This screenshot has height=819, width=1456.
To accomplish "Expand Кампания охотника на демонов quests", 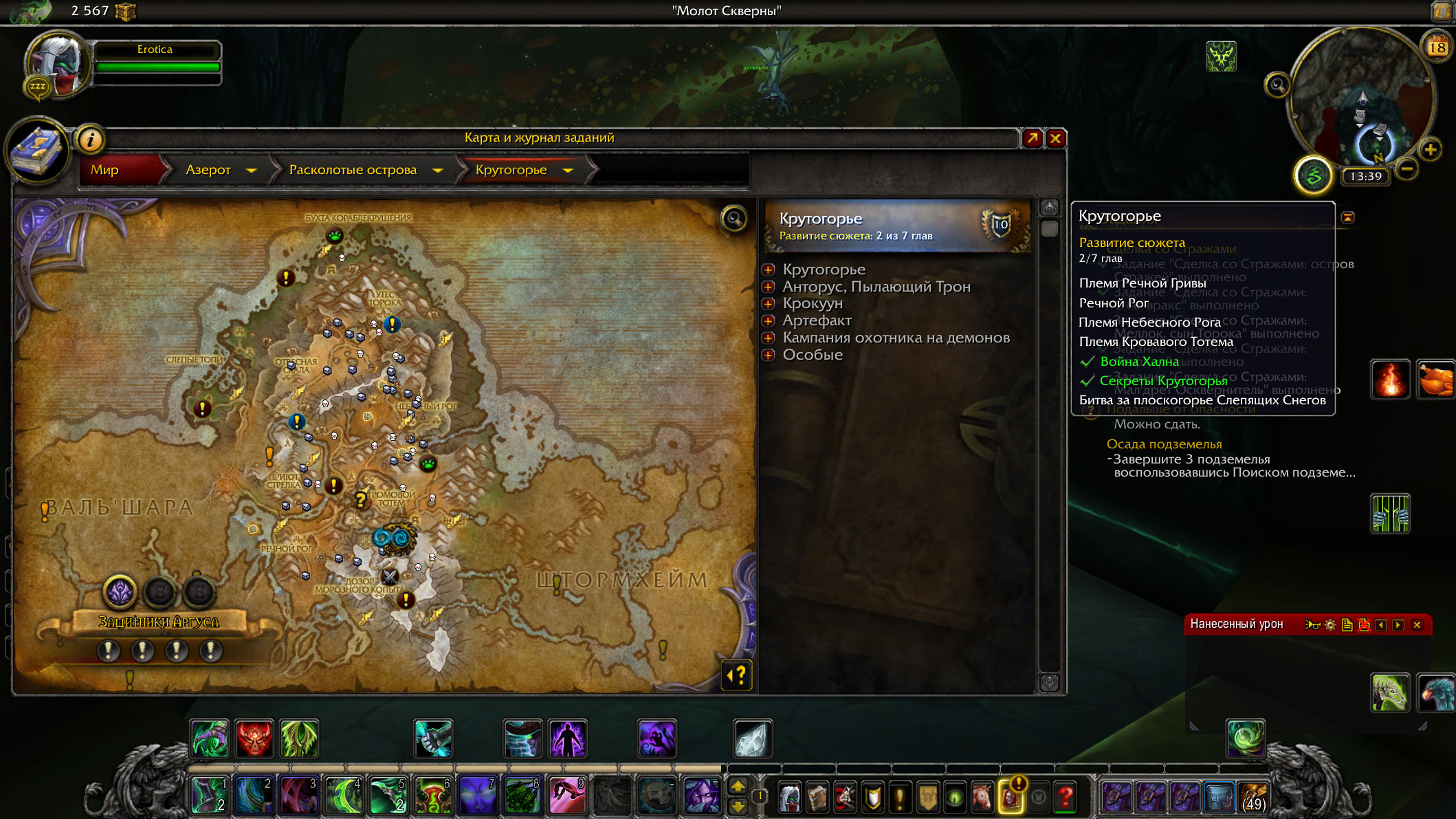I will (x=769, y=338).
